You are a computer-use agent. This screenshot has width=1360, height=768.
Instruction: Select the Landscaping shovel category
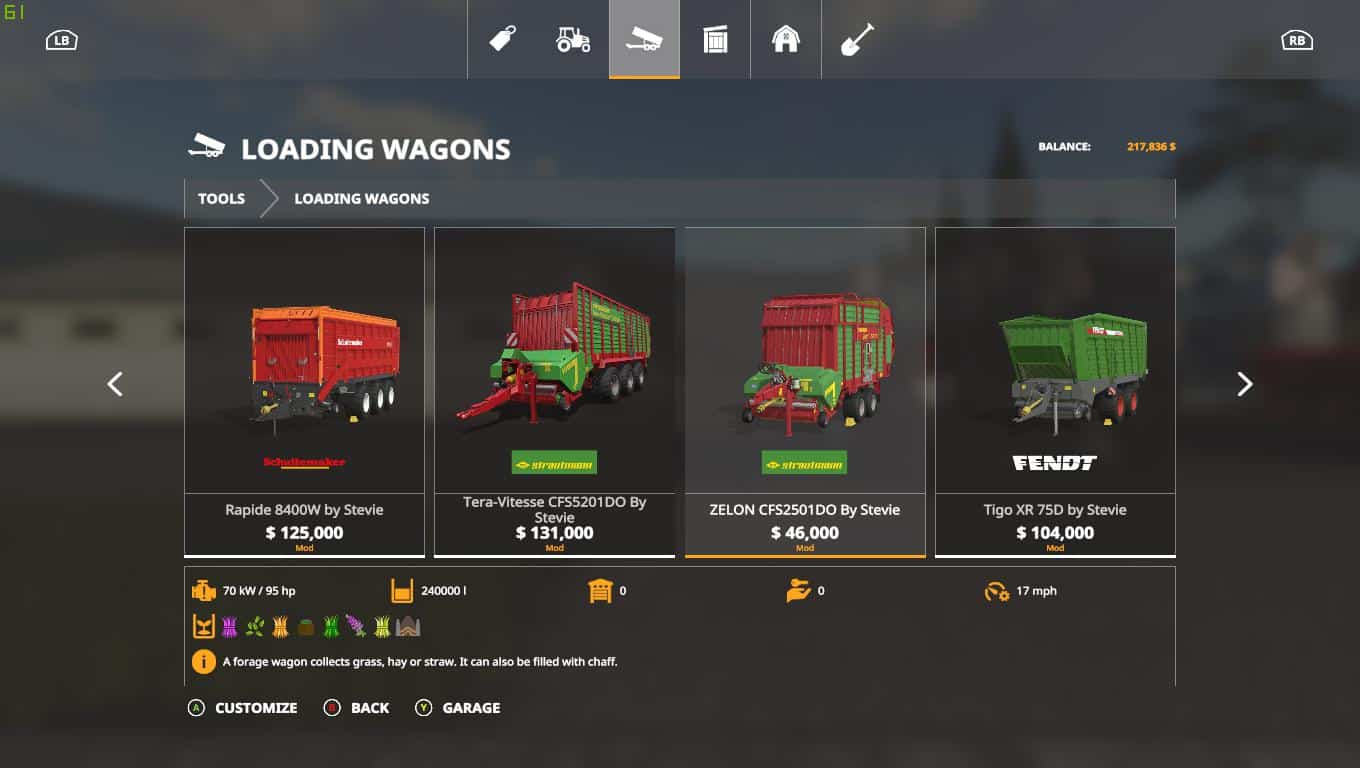[857, 38]
